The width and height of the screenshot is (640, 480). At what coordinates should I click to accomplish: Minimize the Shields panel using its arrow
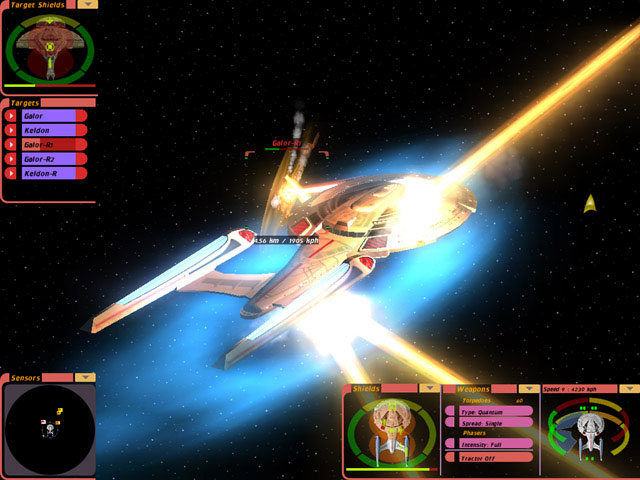click(x=428, y=388)
